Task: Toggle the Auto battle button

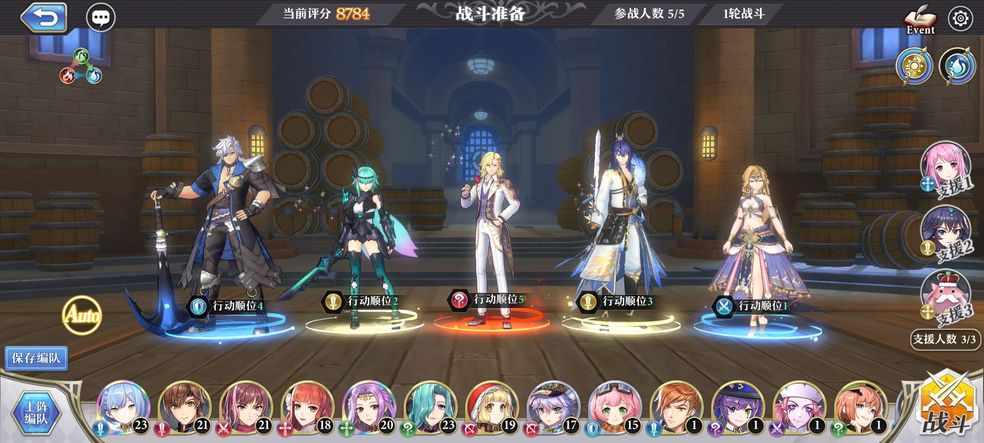Action: pos(82,315)
